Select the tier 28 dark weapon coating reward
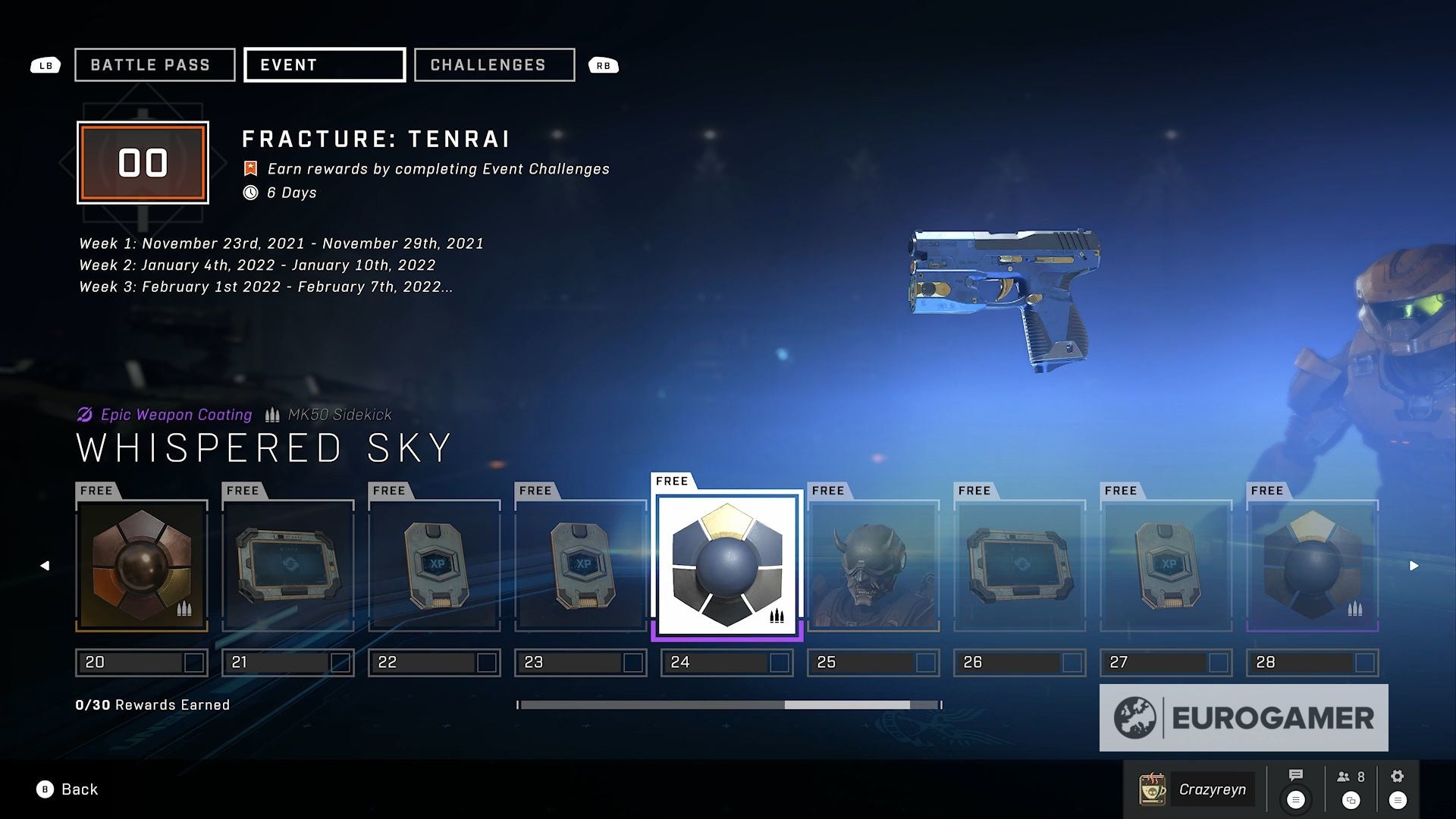1456x819 pixels. (1313, 565)
